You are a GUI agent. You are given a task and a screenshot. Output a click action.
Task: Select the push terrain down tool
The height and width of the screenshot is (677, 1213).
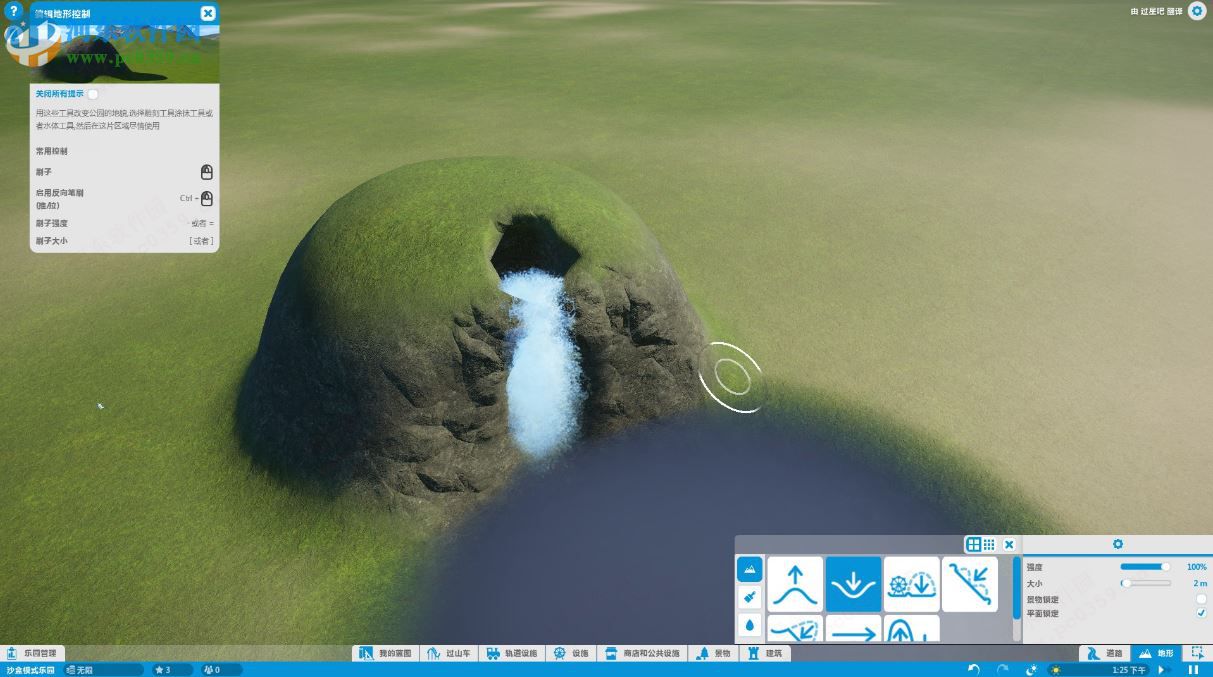[853, 584]
